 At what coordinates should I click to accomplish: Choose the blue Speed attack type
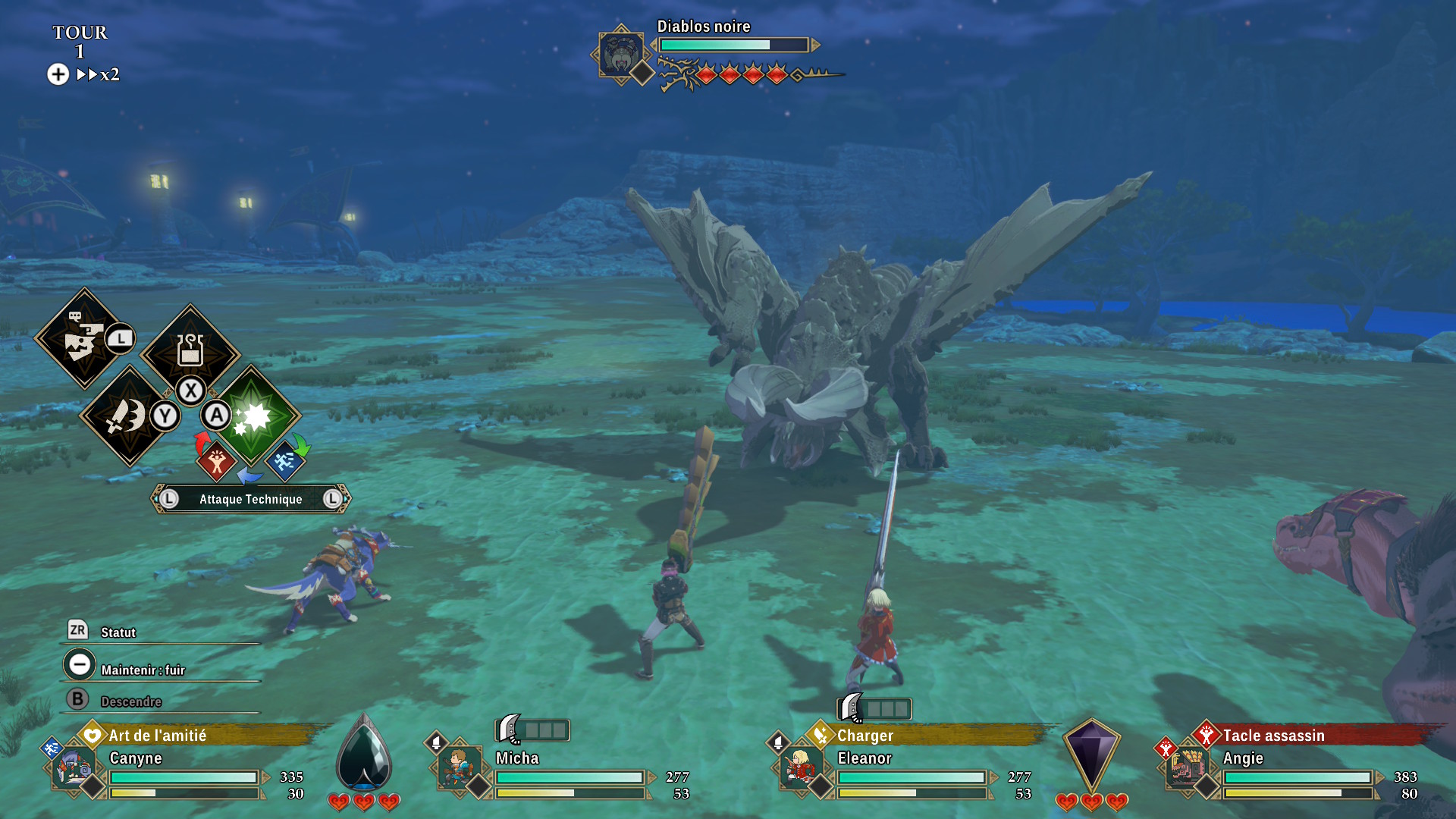[x=285, y=460]
